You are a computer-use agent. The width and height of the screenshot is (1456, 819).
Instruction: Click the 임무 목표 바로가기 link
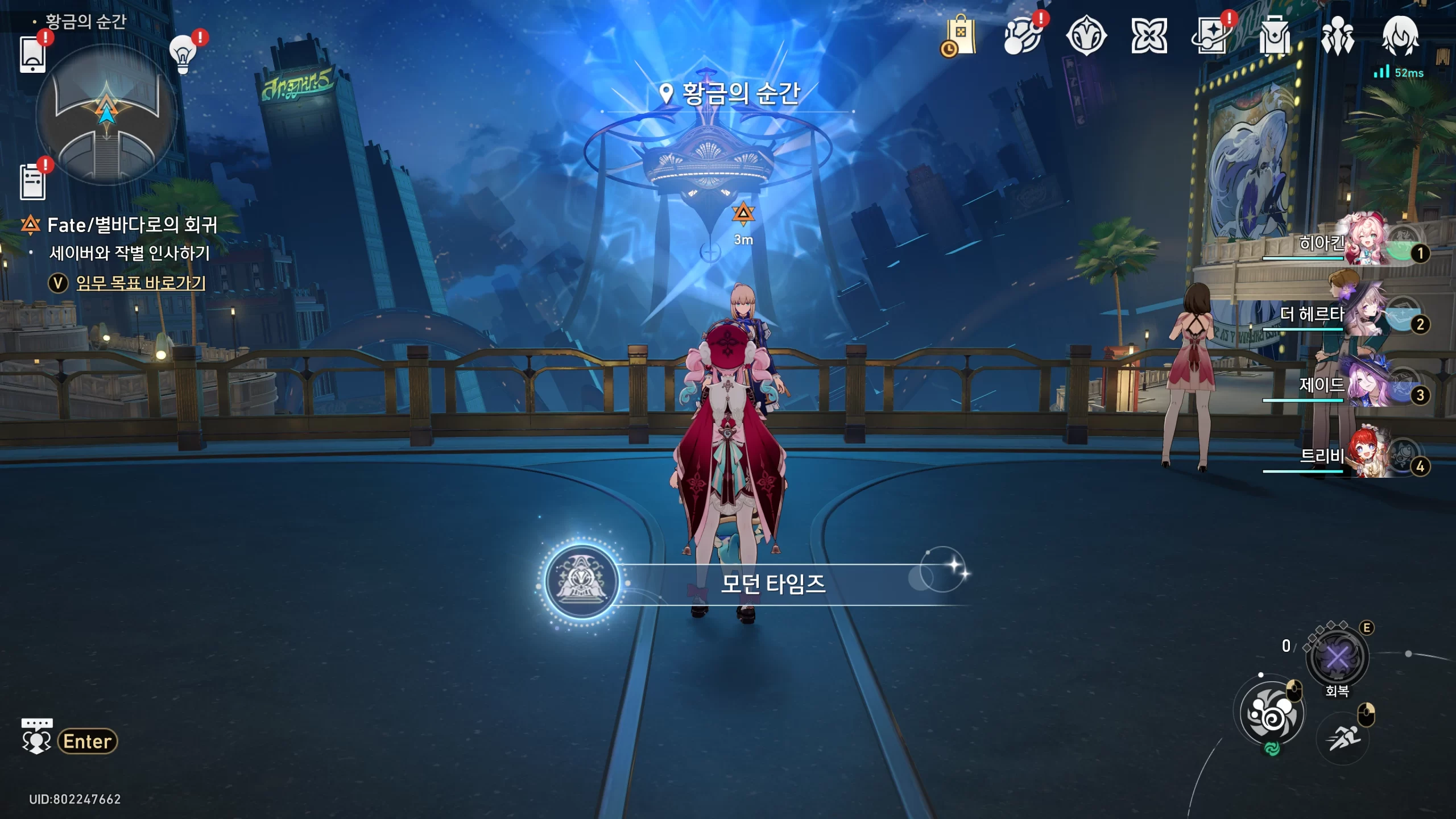coord(140,283)
